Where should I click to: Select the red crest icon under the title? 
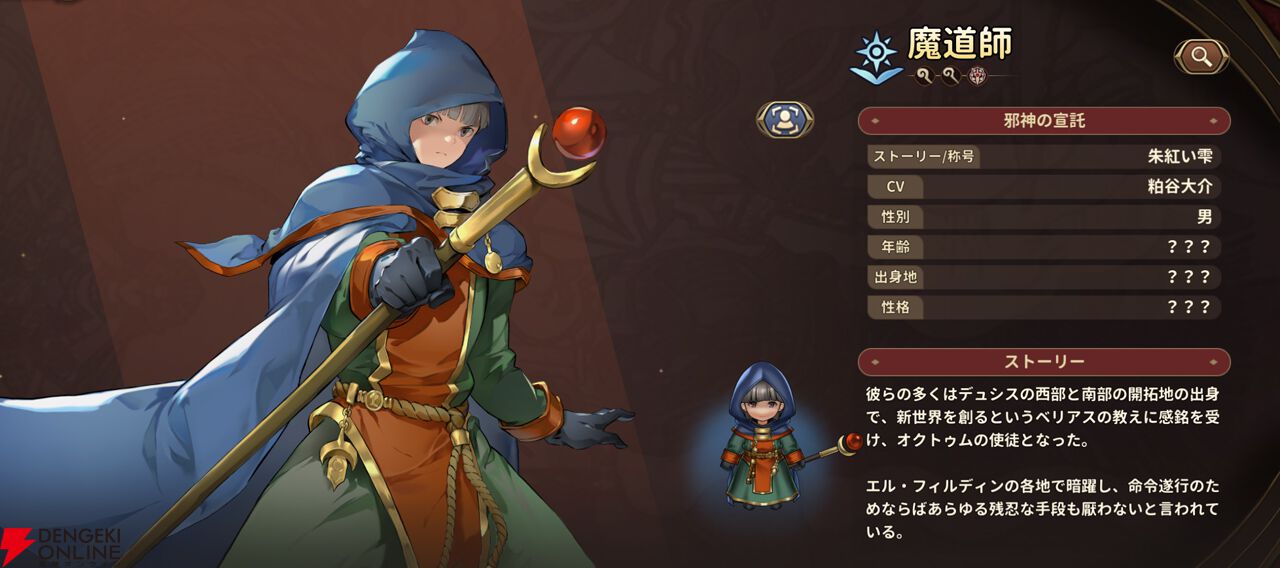(x=978, y=75)
